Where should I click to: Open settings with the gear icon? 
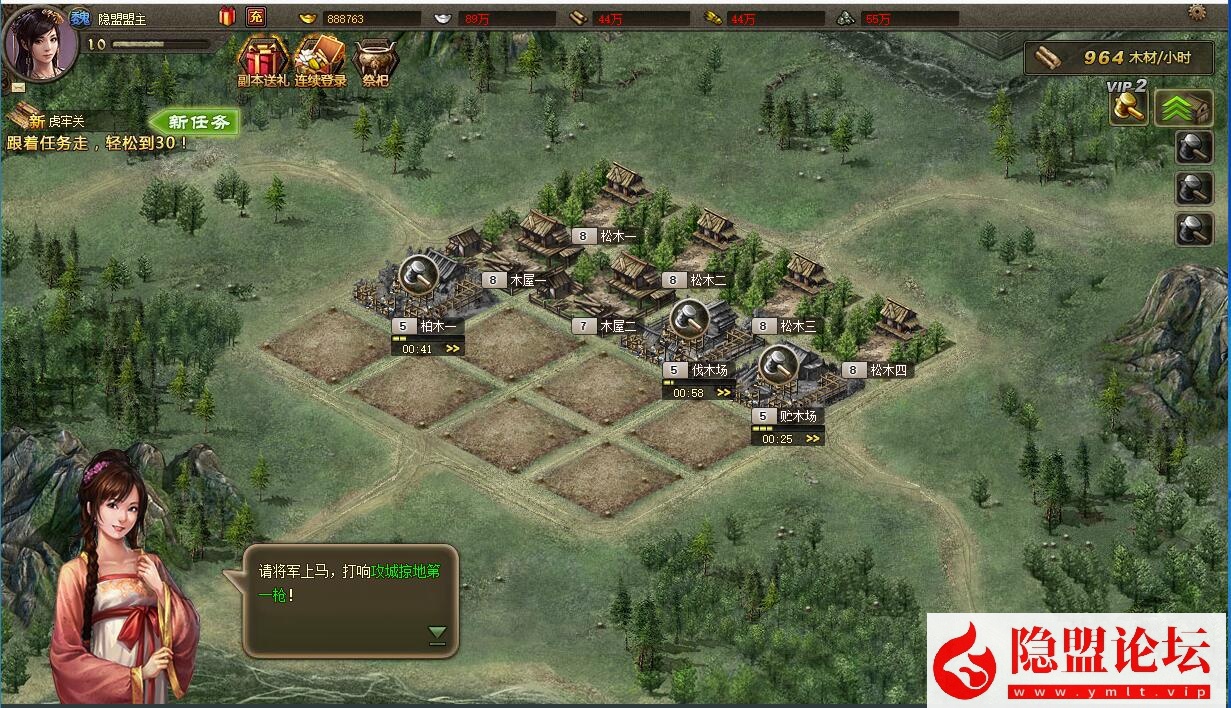point(1197,12)
